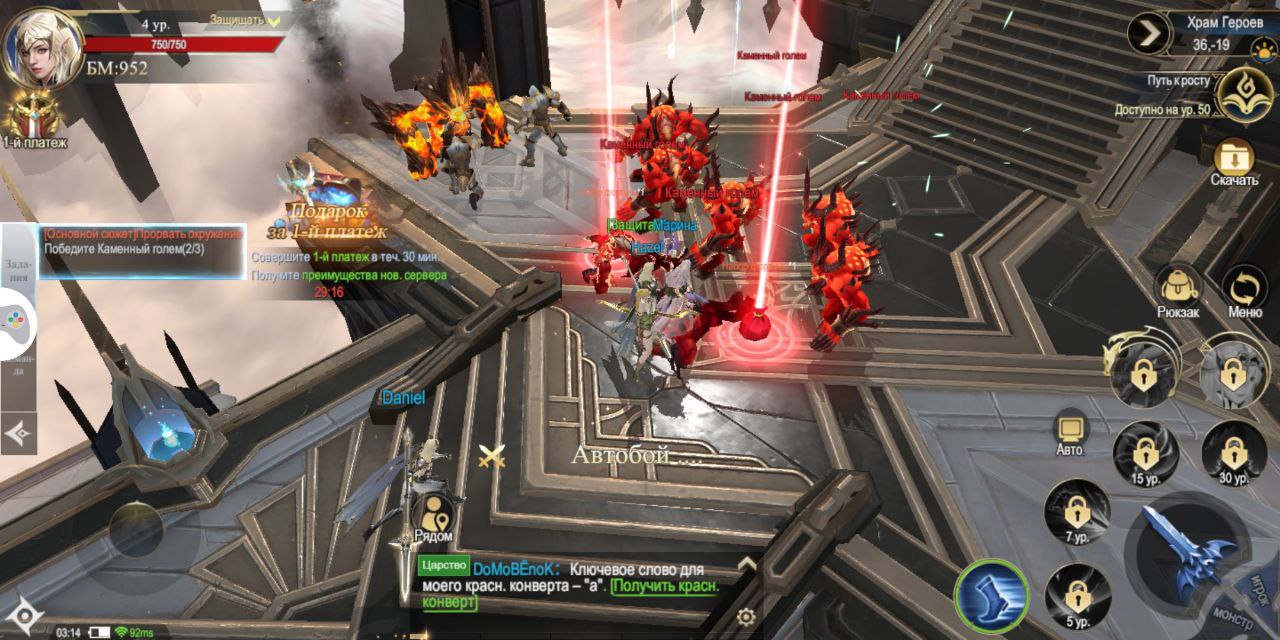Tap the locked 5 ур. skill
The image size is (1280, 640).
1076,597
